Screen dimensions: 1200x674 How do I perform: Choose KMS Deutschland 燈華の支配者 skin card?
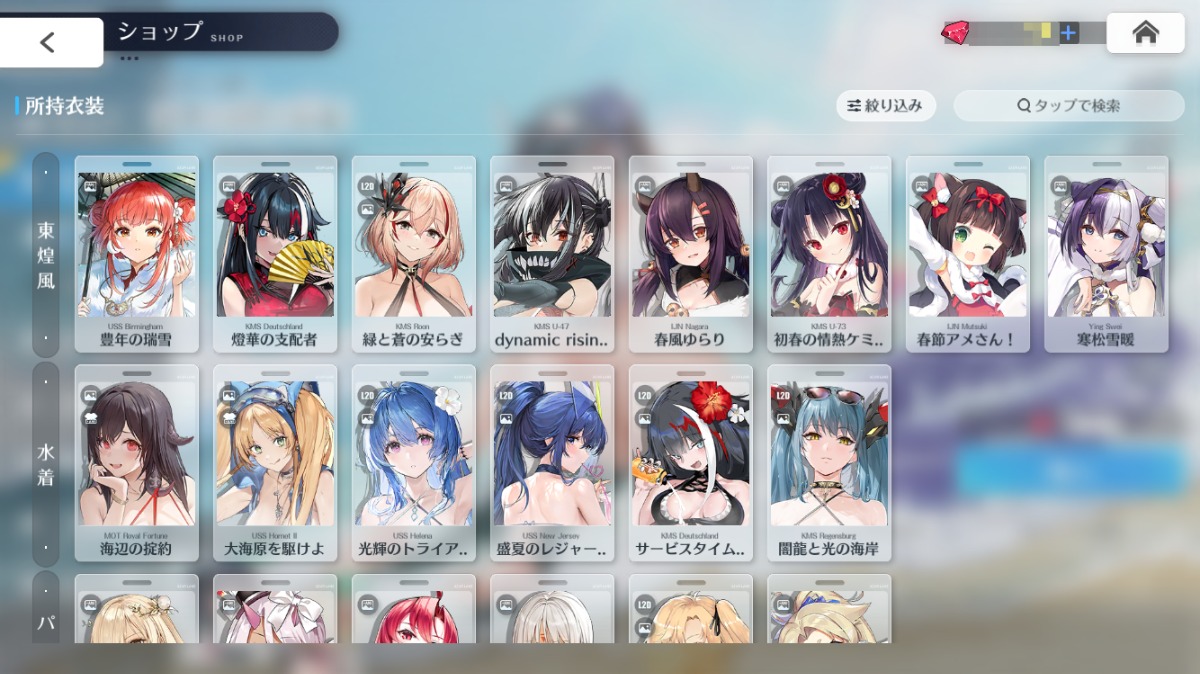coord(275,254)
